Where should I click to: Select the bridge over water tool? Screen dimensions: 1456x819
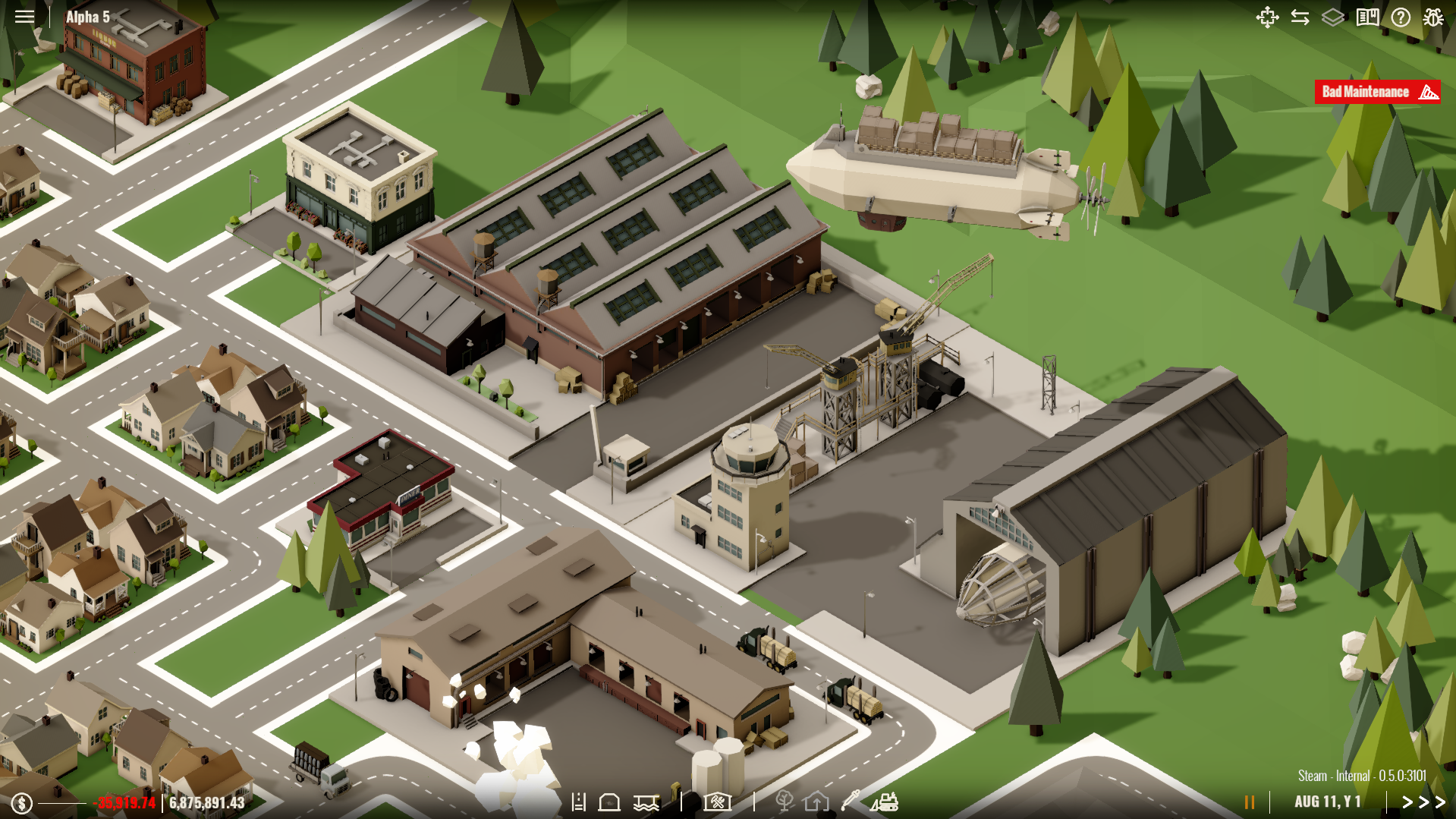(646, 802)
